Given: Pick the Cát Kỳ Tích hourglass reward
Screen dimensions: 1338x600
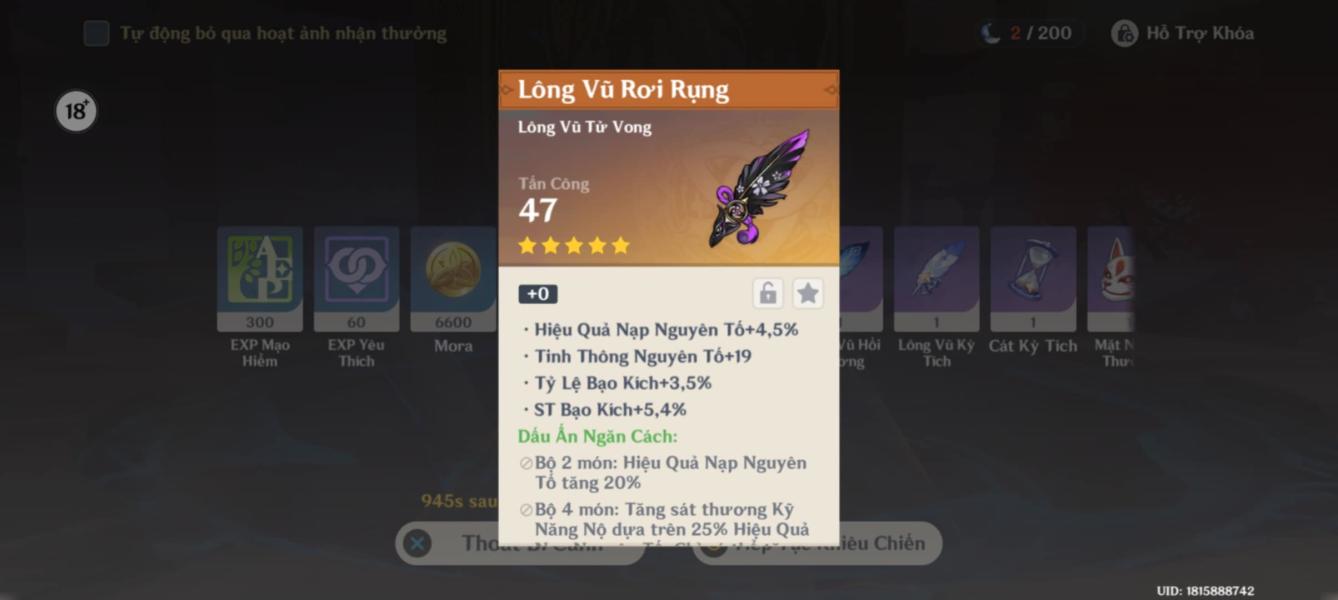Looking at the screenshot, I should click(x=1033, y=279).
